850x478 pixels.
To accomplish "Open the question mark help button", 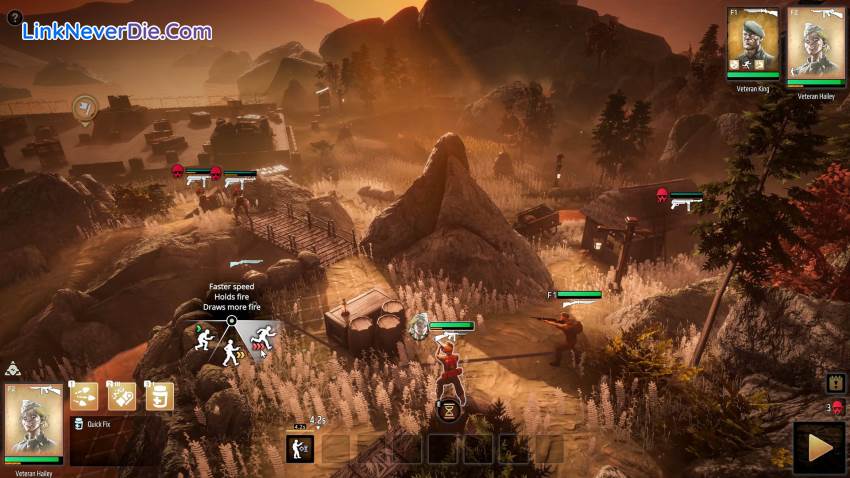I will [x=14, y=17].
